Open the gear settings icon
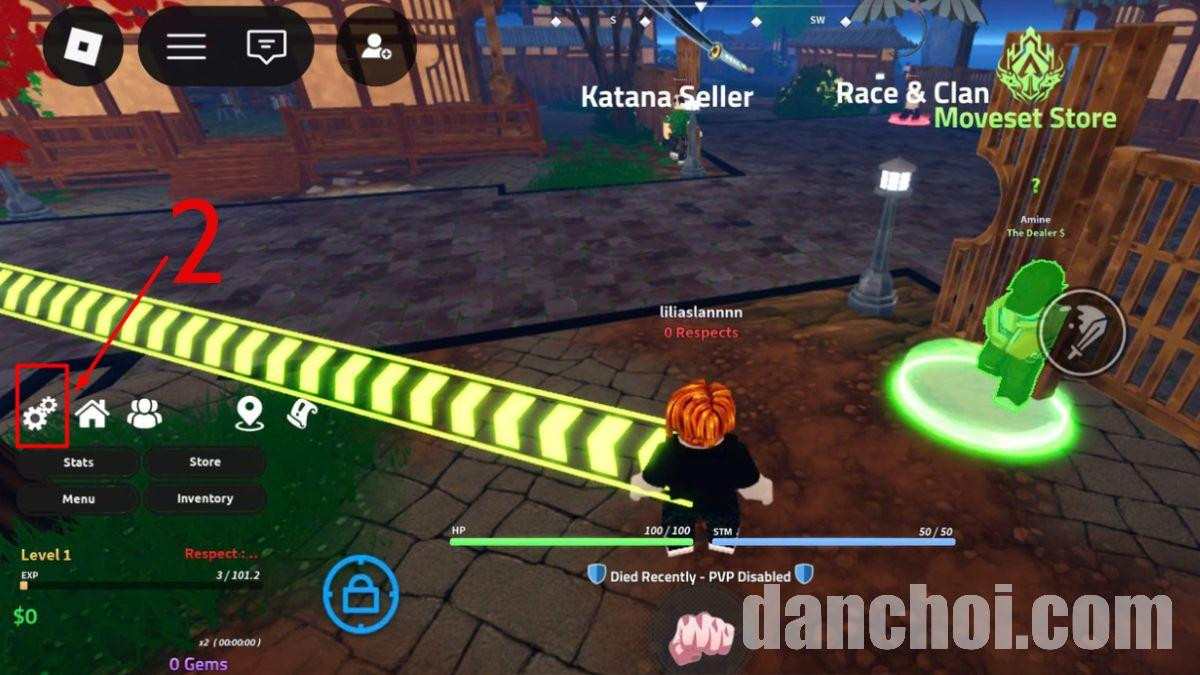 pyautogui.click(x=41, y=413)
